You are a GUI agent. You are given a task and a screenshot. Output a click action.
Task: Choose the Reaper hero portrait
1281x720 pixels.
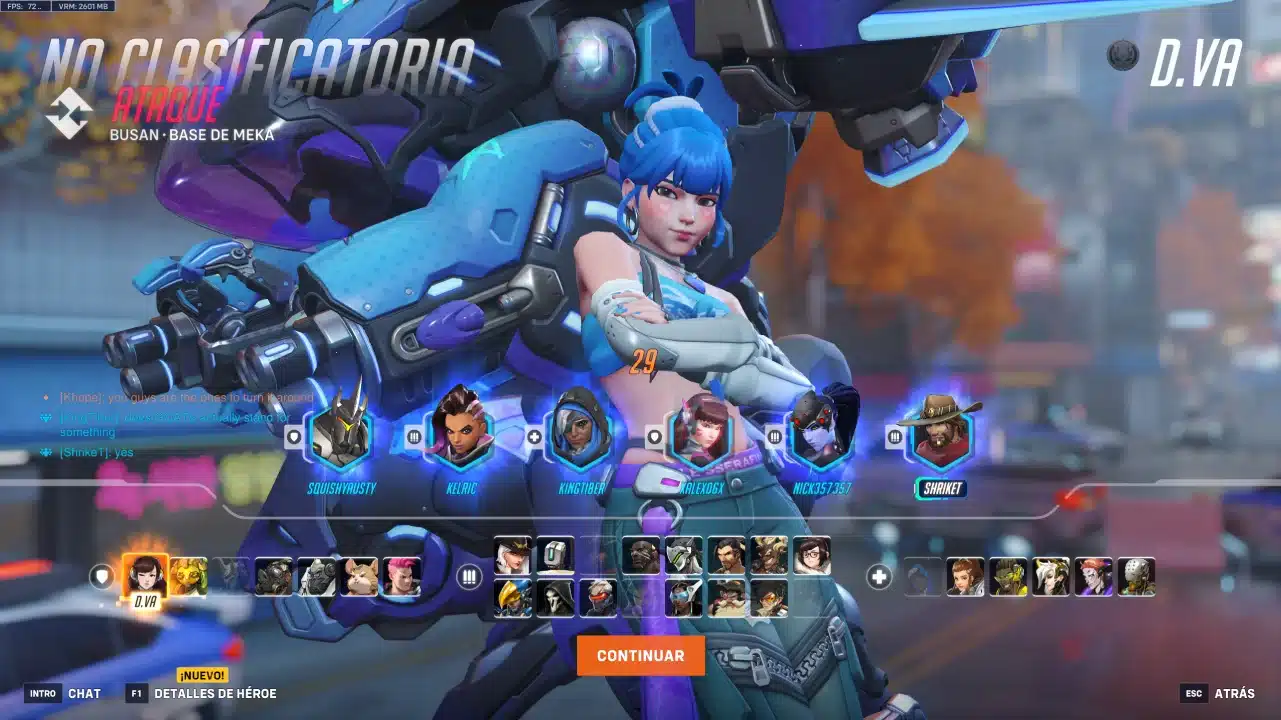tap(555, 598)
